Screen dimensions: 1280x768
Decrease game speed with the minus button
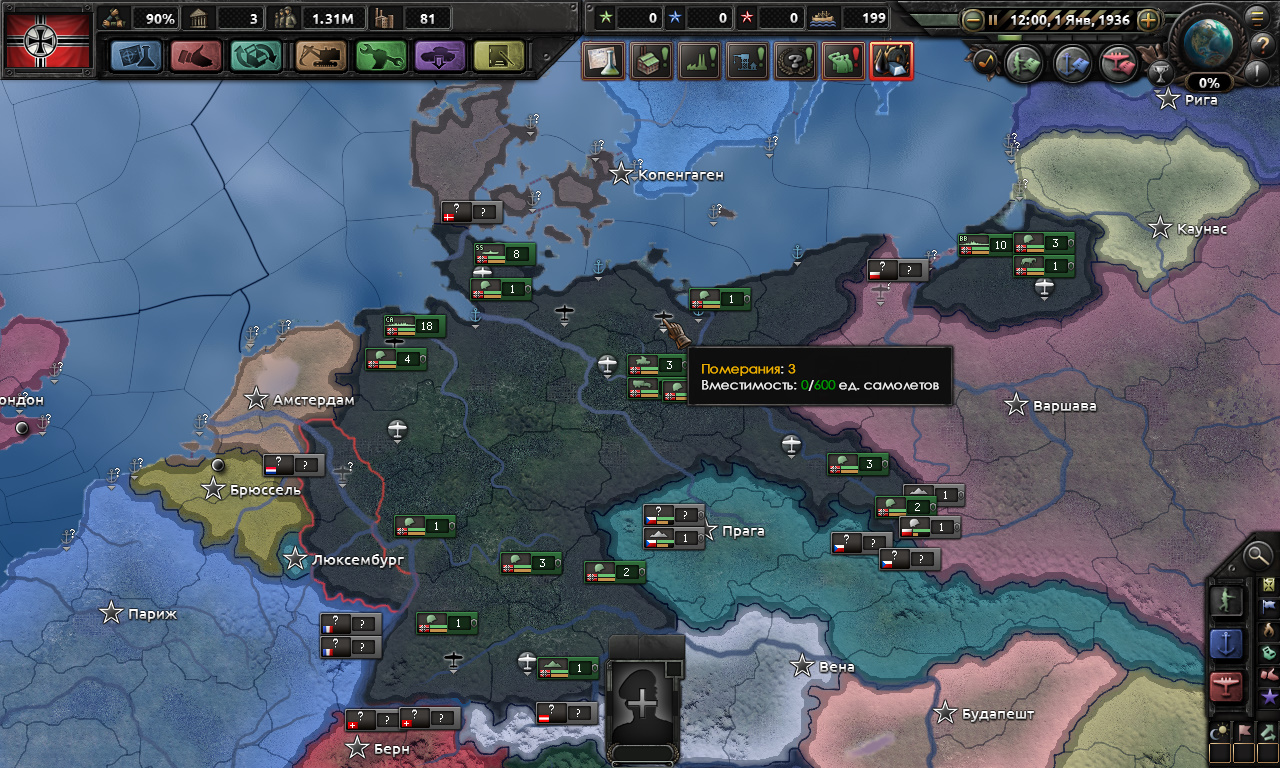coord(971,19)
